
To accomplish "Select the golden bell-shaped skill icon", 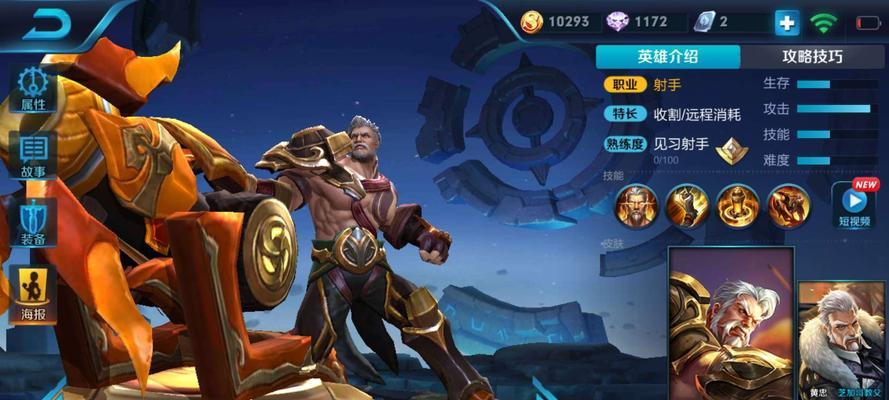I will coord(737,205).
